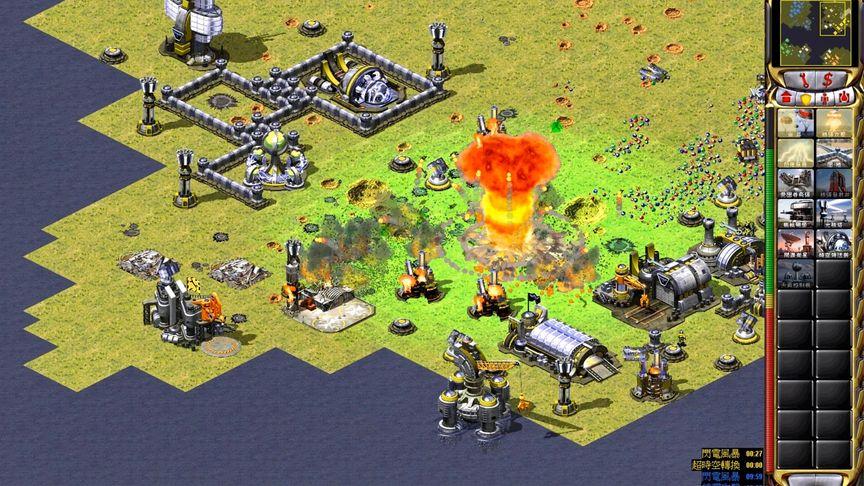Screen dimensions: 864x486
Task: Select the parachute drop cameo
Action: 797,122
